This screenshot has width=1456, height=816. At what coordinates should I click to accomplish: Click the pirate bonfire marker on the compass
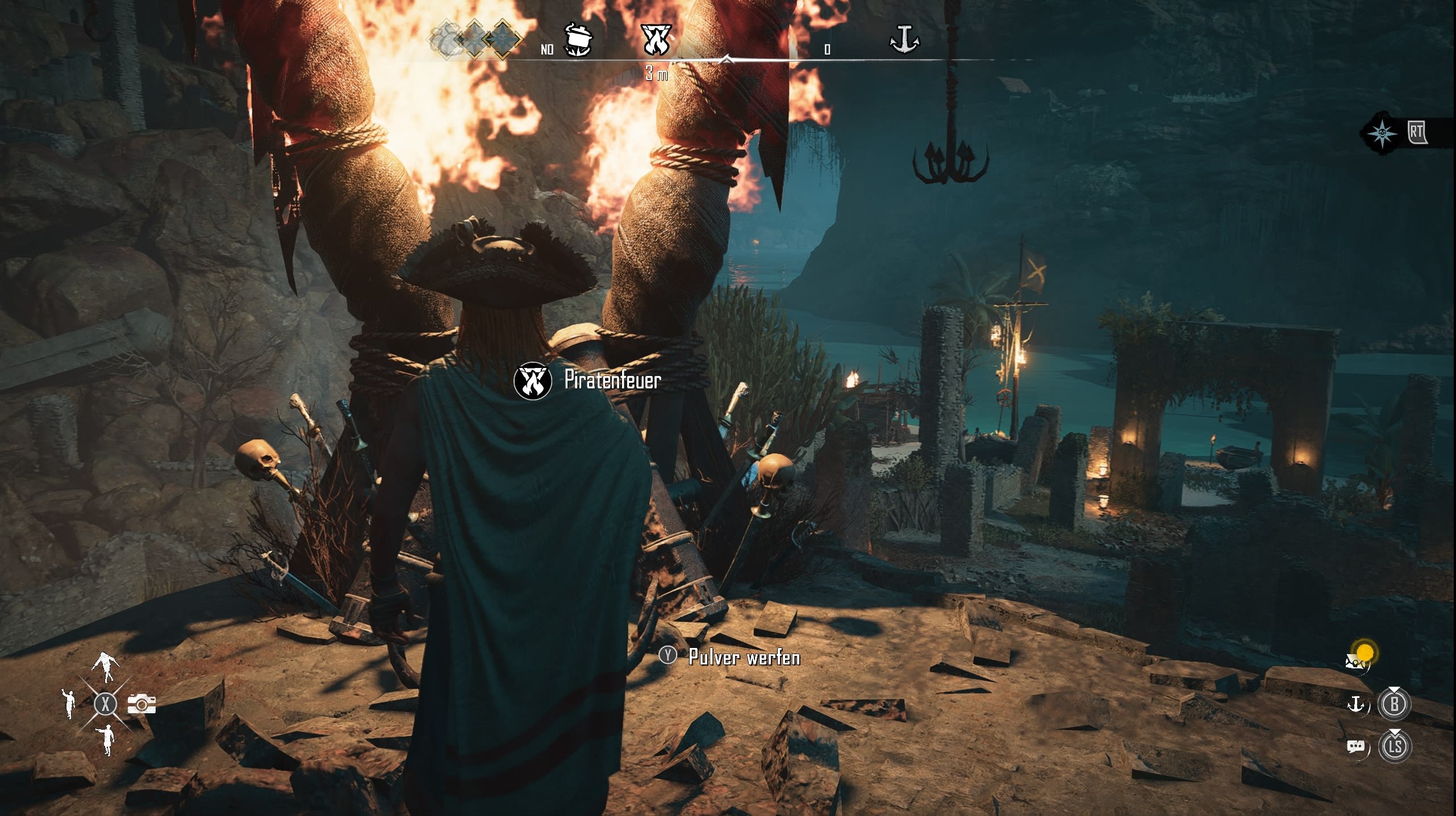click(656, 39)
